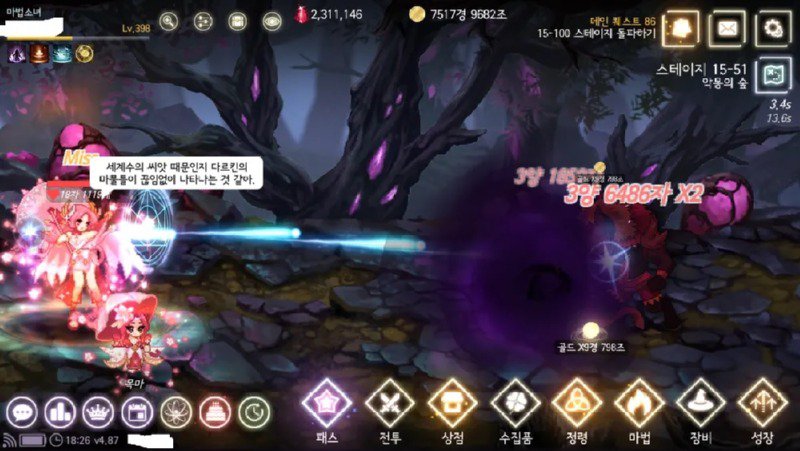Open the chat speech bubble icon
The width and height of the screenshot is (800, 451).
click(21, 411)
